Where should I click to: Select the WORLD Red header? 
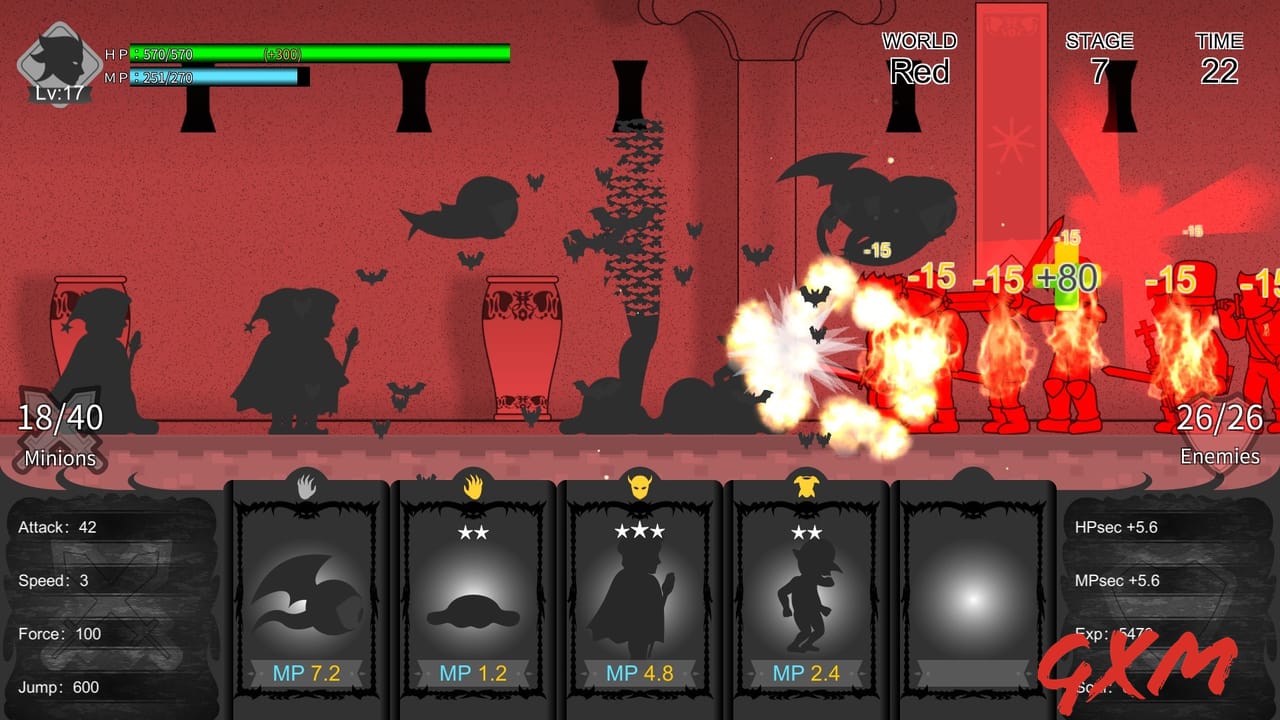tap(918, 57)
